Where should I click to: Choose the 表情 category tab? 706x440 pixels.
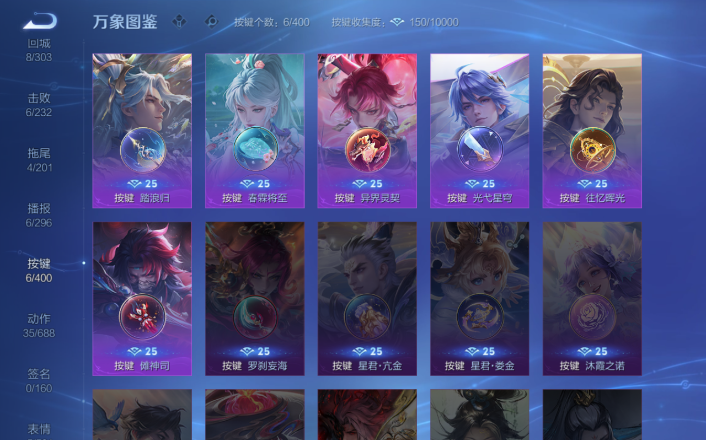[39, 430]
